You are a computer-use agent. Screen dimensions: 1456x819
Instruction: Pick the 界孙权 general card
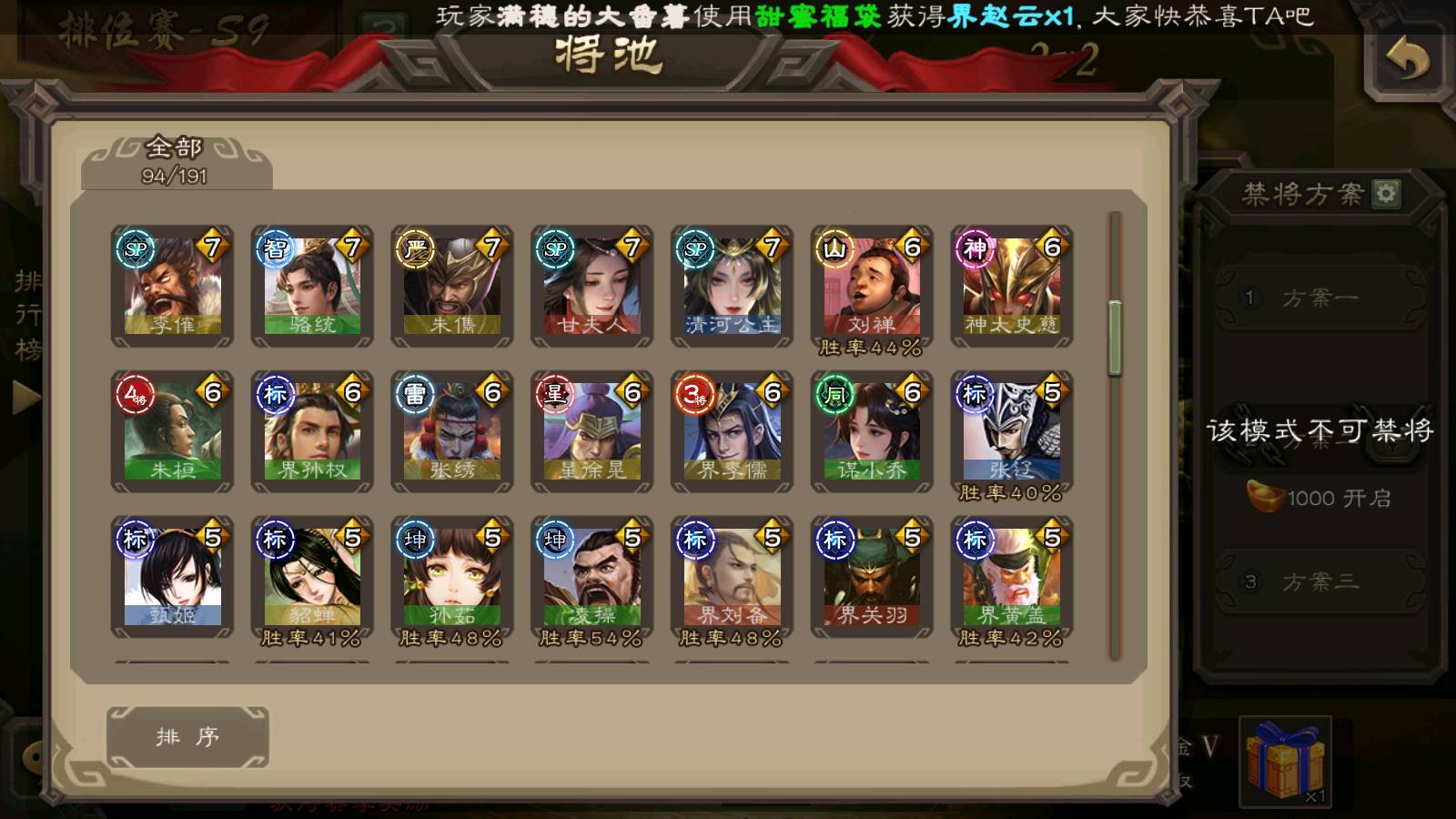pos(312,431)
